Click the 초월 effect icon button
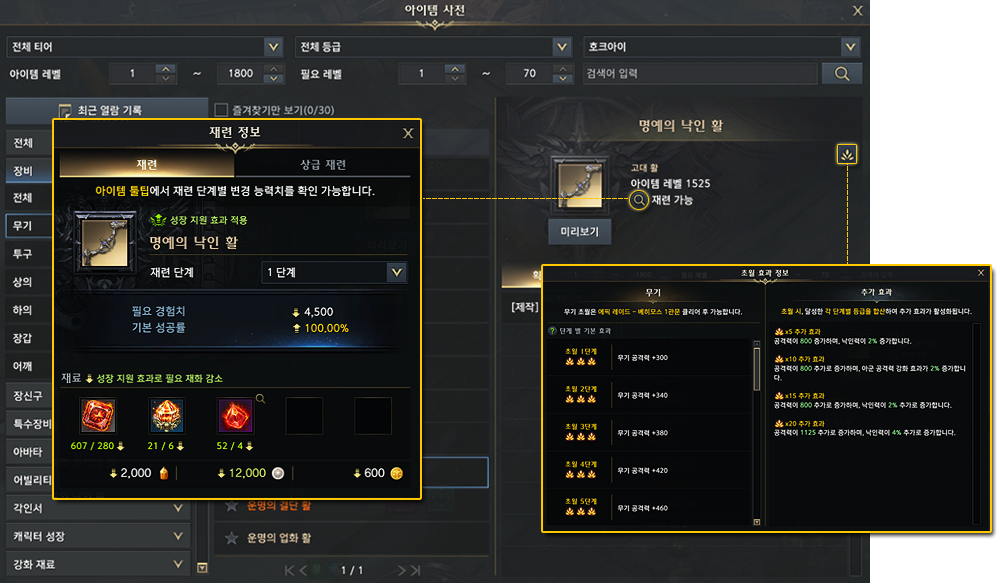1000x583 pixels. pyautogui.click(x=847, y=154)
